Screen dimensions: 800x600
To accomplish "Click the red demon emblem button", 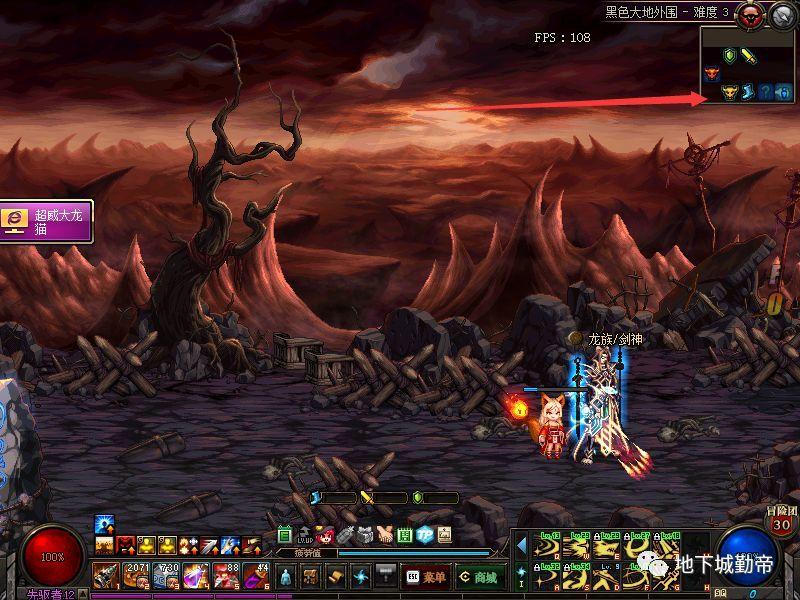I will pos(750,14).
